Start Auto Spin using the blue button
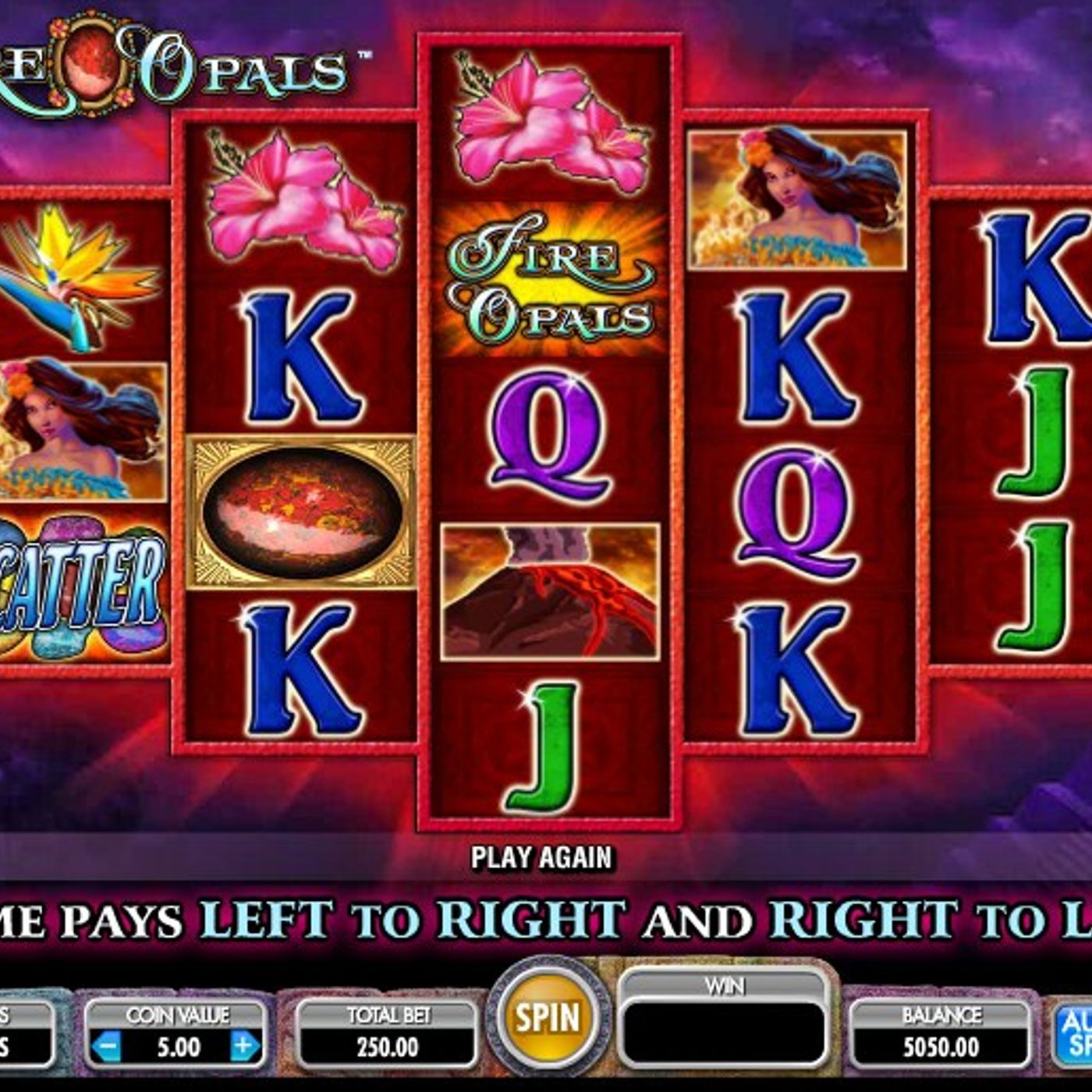The image size is (1092, 1092). click(x=1075, y=1033)
